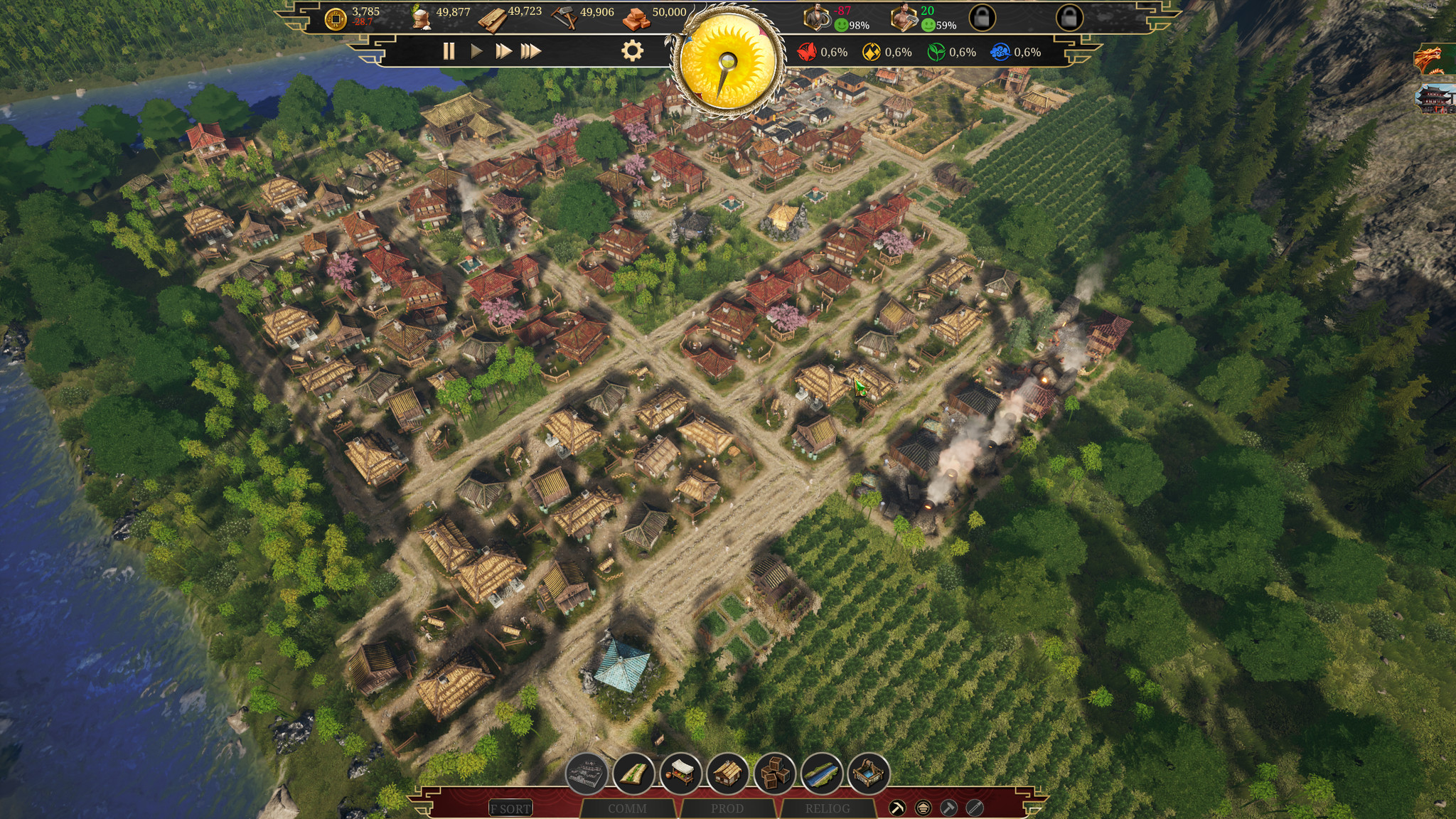Screen dimensions: 1456x819
Task: Select the farm field construction icon
Action: 634,773
